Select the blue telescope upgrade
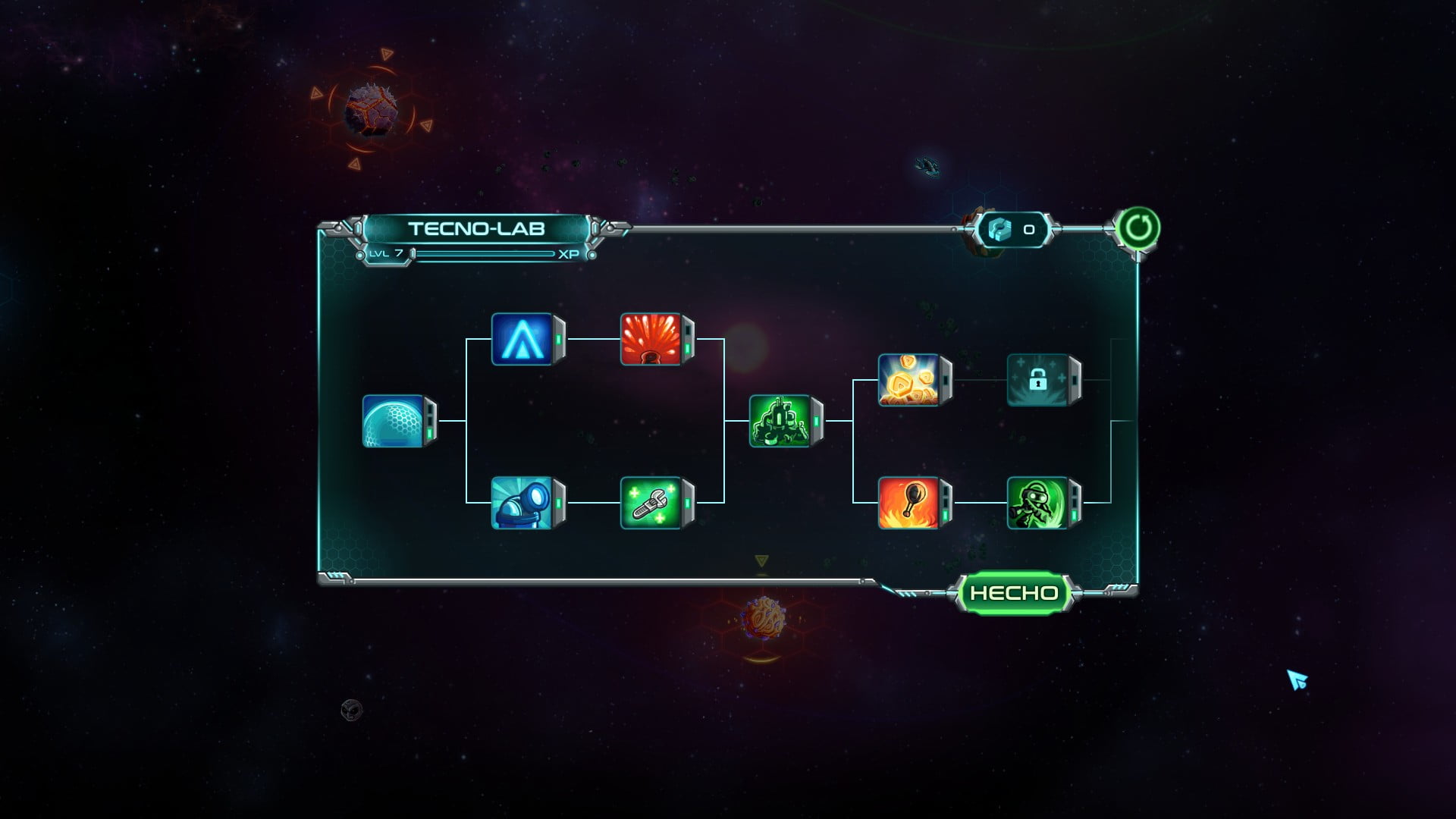Screen dimensions: 1456x819 click(522, 503)
